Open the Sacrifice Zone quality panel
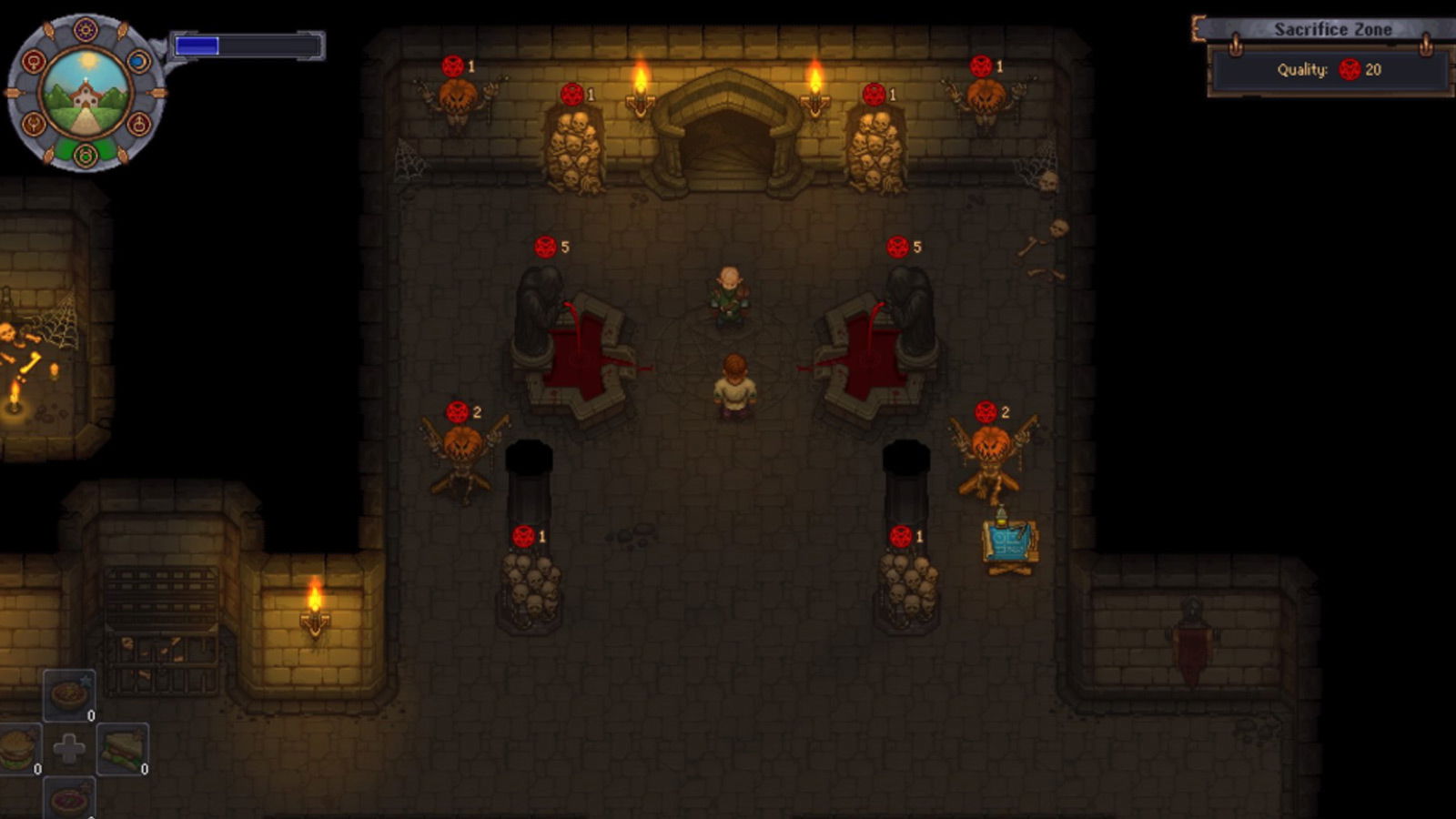 [1330, 69]
